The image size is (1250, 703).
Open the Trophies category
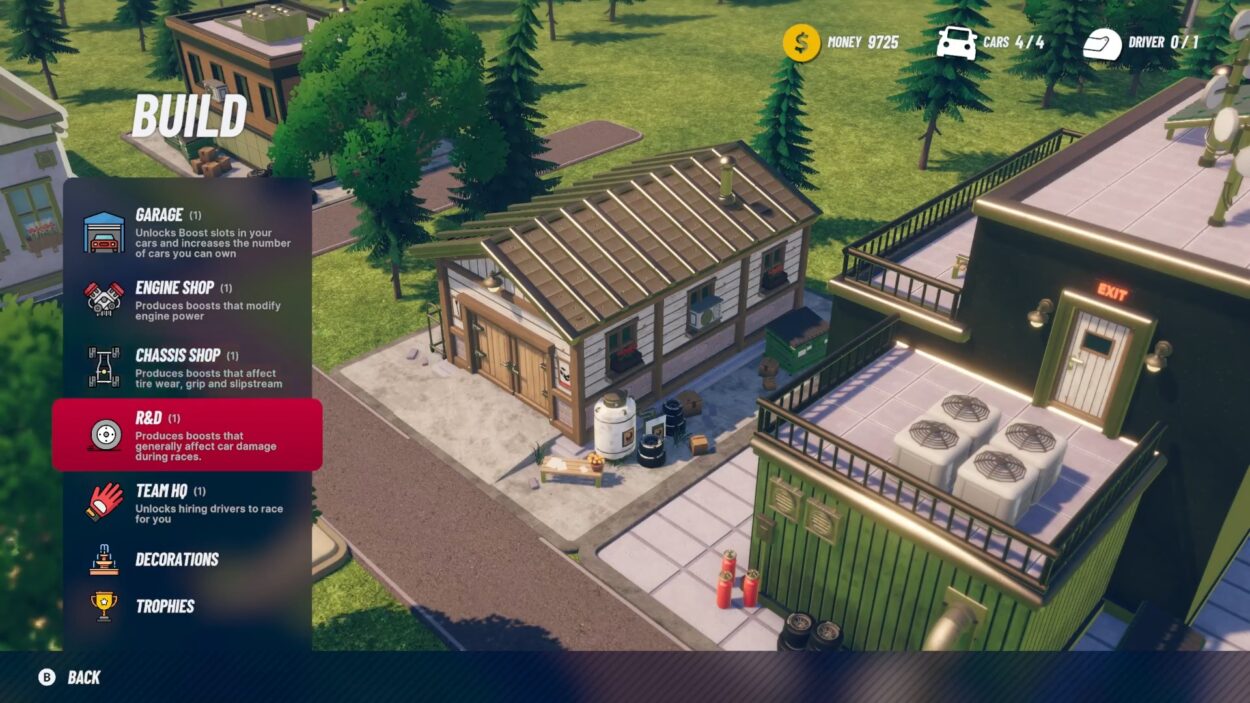164,606
